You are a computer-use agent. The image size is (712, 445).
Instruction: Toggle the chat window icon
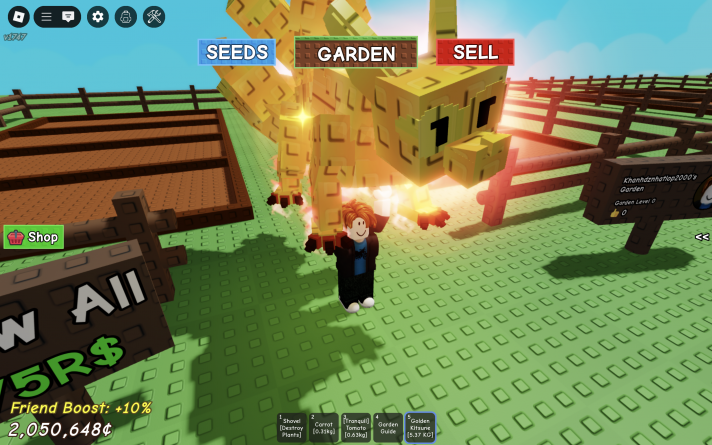[68, 16]
